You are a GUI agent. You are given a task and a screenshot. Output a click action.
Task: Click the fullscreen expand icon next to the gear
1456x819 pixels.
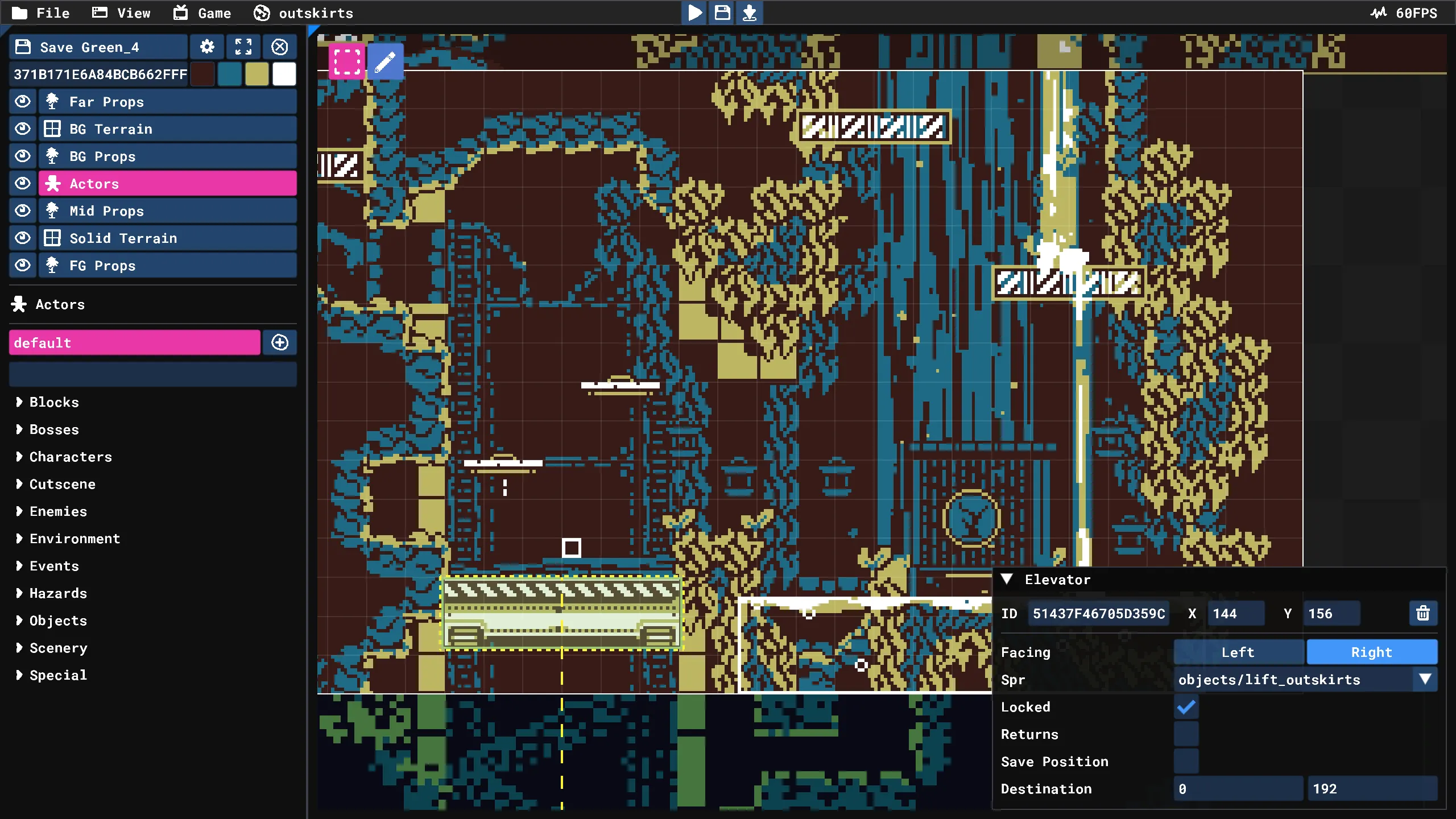coord(243,47)
